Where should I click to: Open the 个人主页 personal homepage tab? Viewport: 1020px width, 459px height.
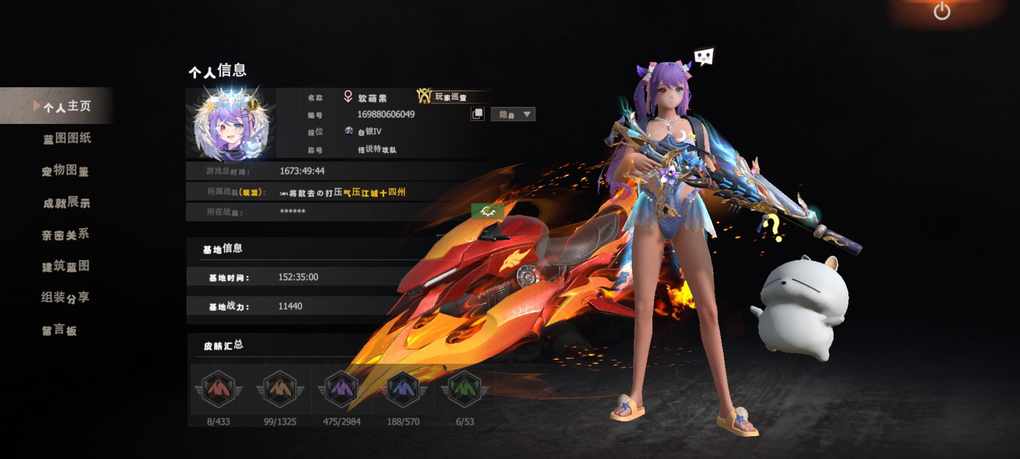[66, 106]
